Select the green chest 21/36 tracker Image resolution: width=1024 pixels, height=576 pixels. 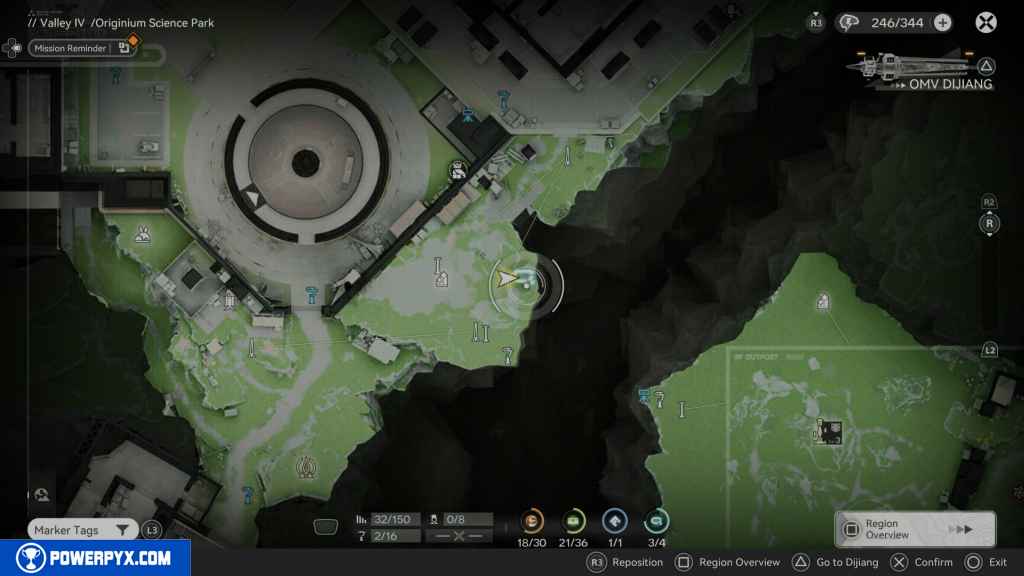point(573,521)
